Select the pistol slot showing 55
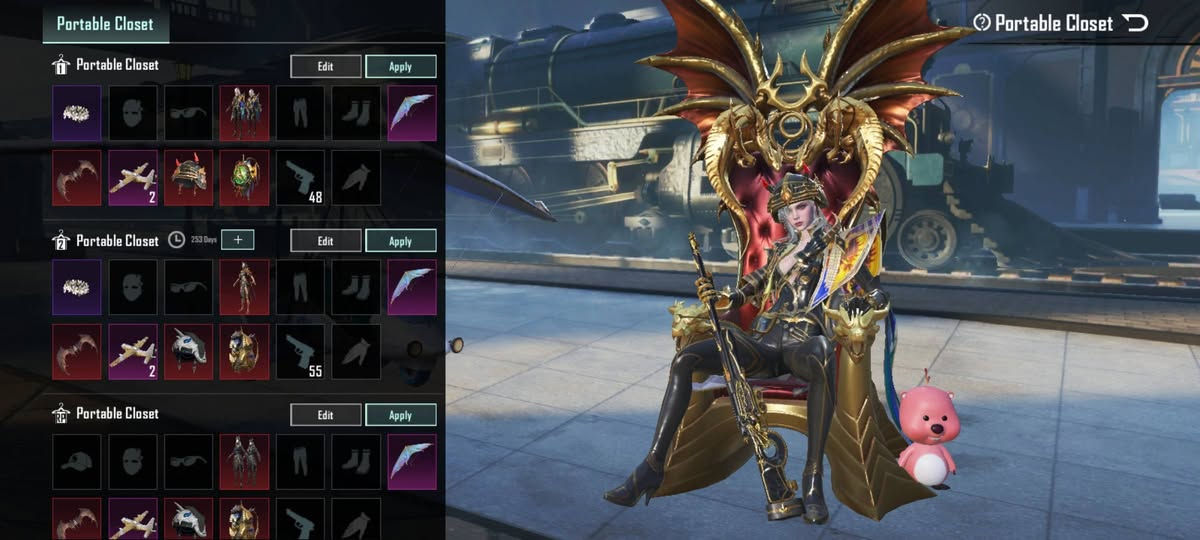Viewport: 1200px width, 540px height. click(301, 352)
